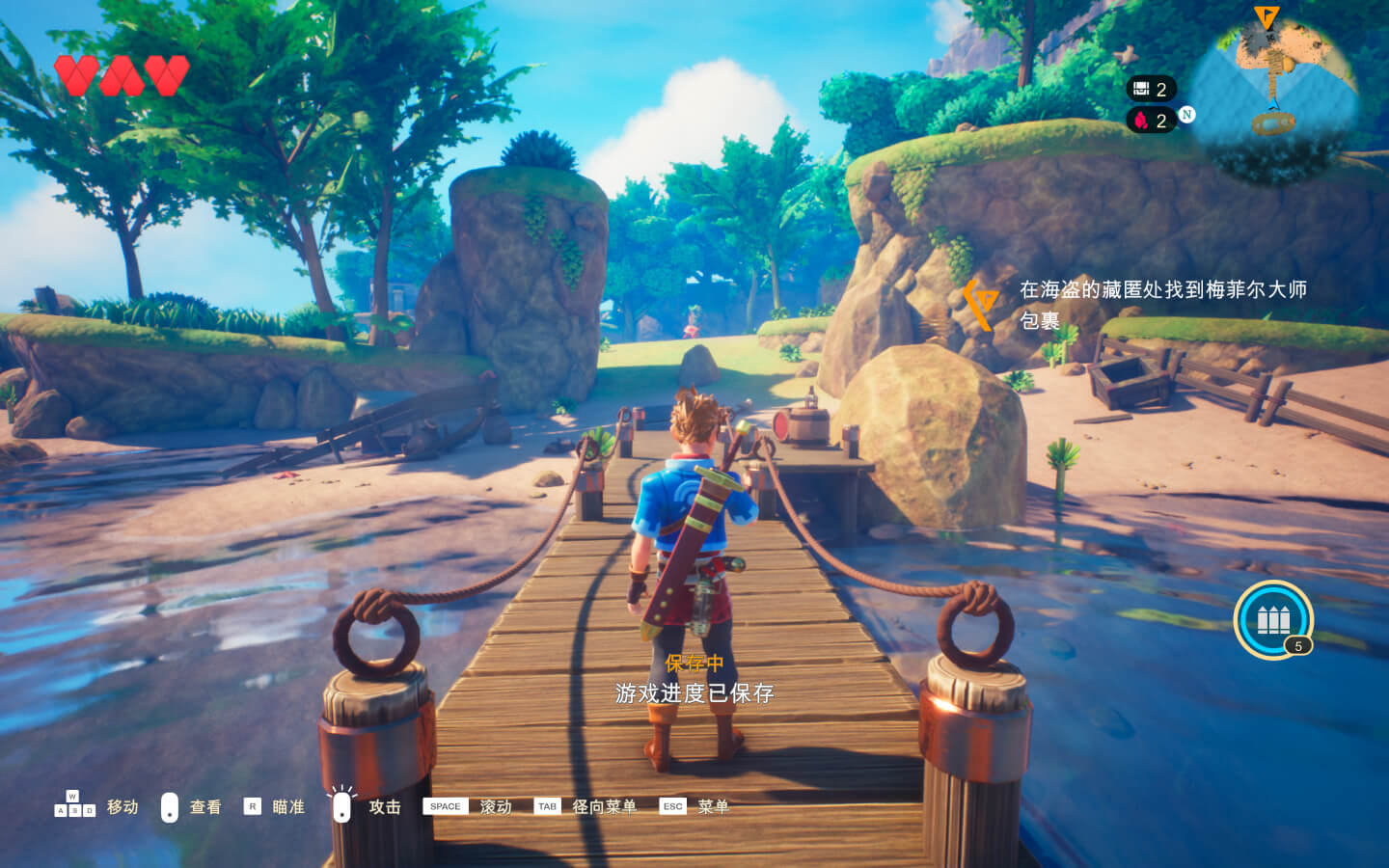
Task: Click the orange quest objective marker
Action: click(x=981, y=303)
